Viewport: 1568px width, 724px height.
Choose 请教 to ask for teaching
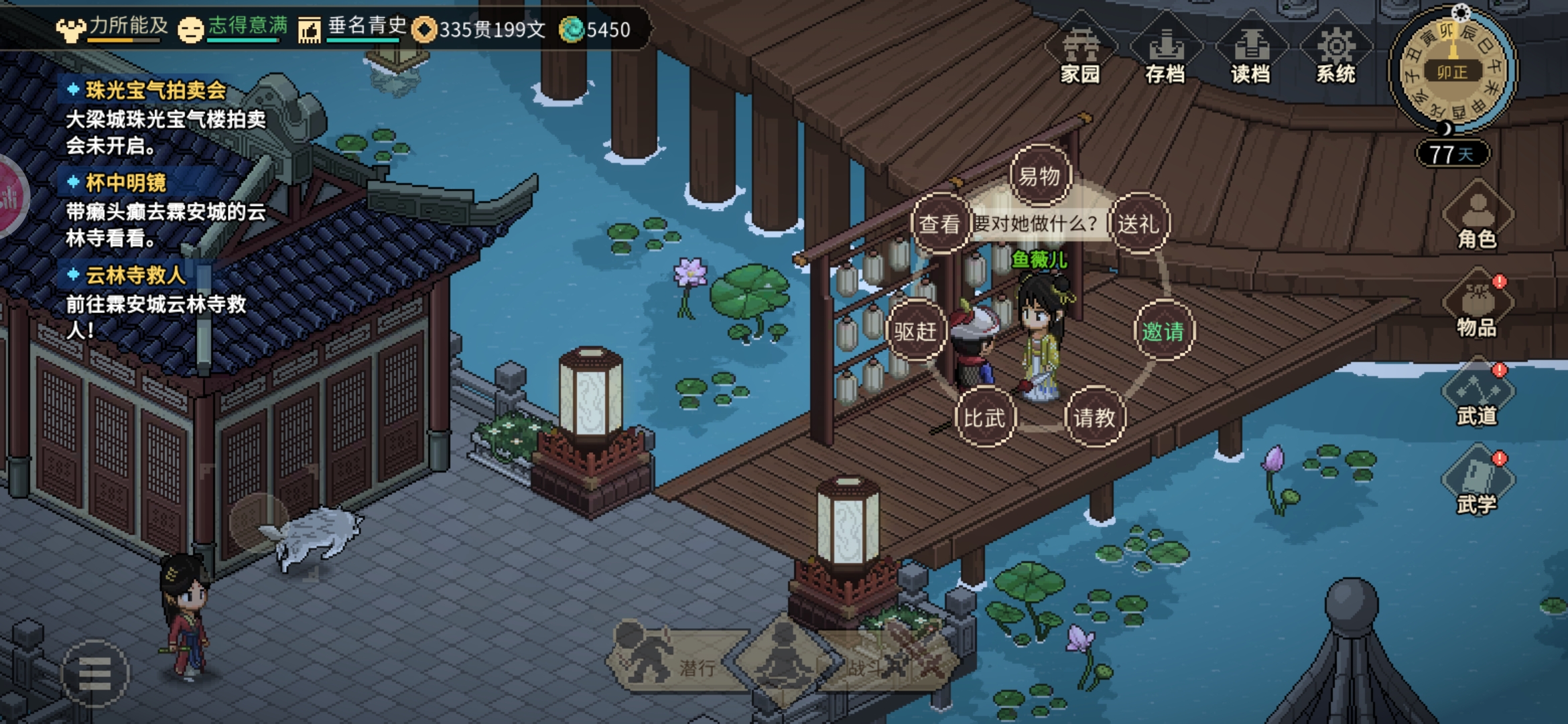pyautogui.click(x=1094, y=418)
